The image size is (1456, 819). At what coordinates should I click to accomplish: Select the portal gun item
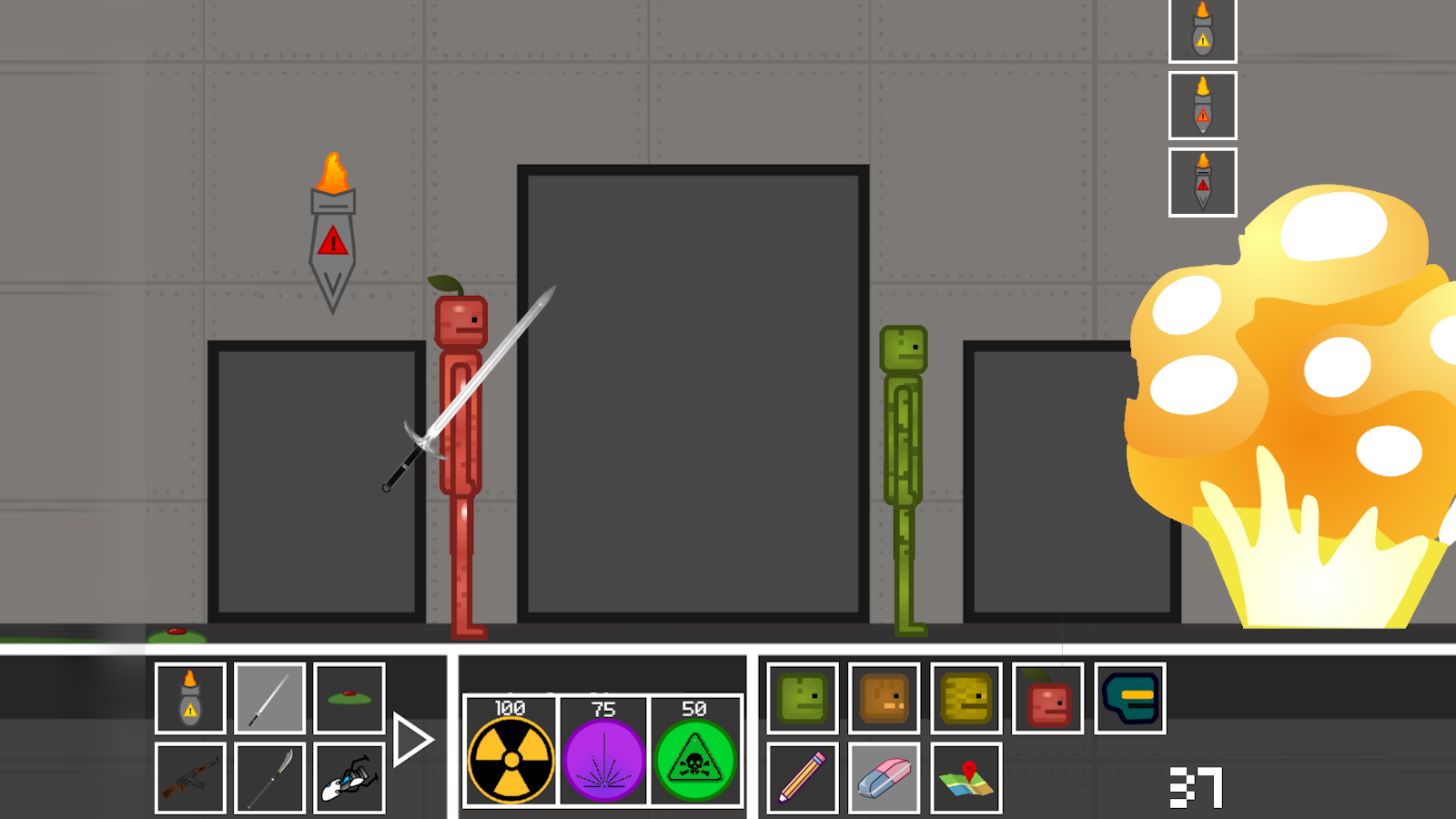pos(349,778)
